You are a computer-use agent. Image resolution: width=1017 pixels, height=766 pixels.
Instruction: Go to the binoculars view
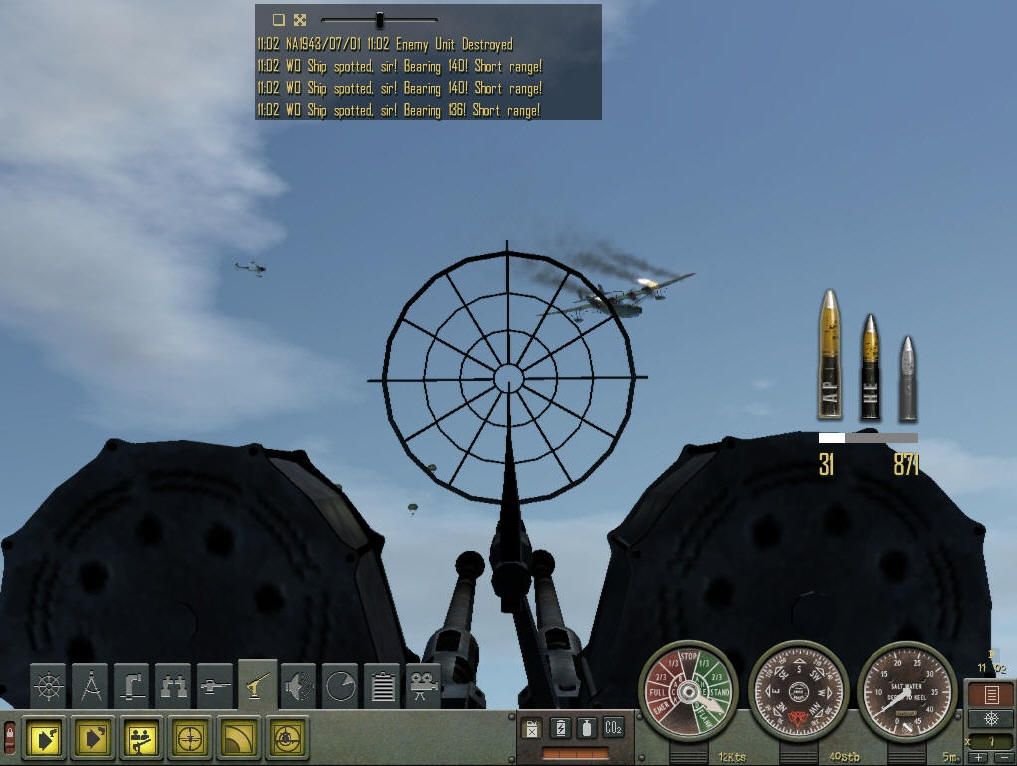click(x=174, y=687)
